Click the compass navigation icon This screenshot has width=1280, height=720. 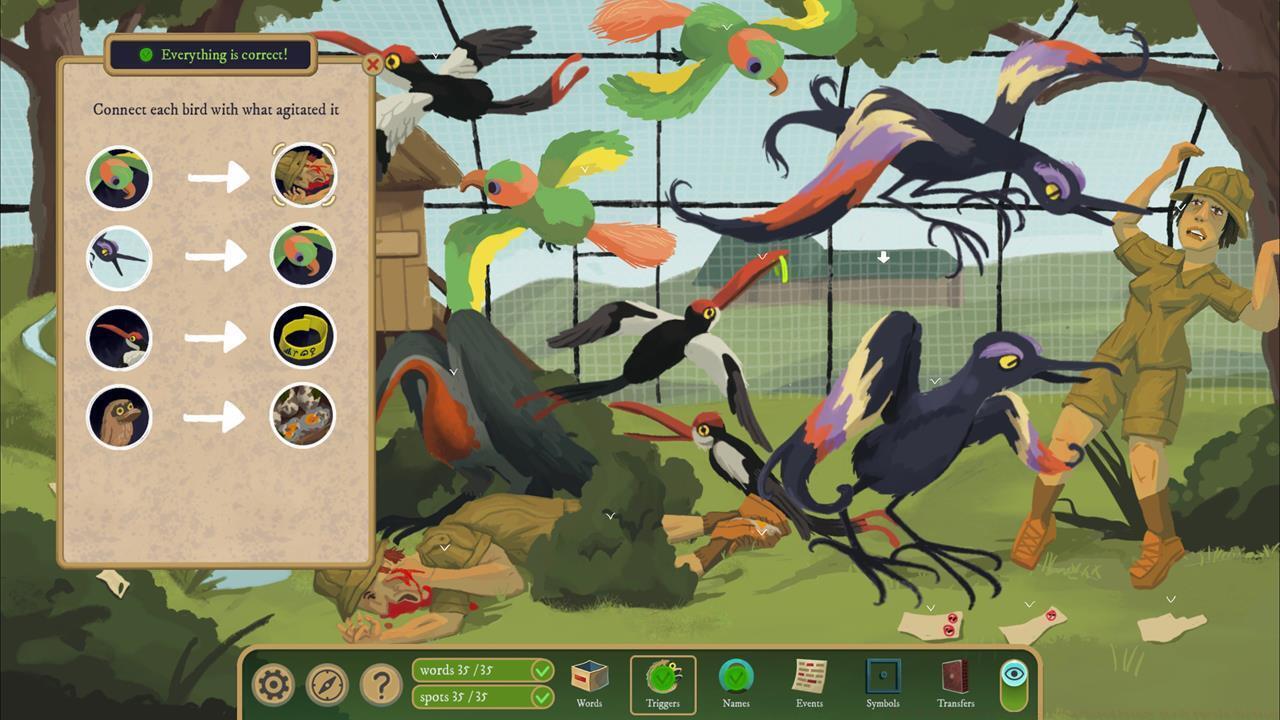327,684
